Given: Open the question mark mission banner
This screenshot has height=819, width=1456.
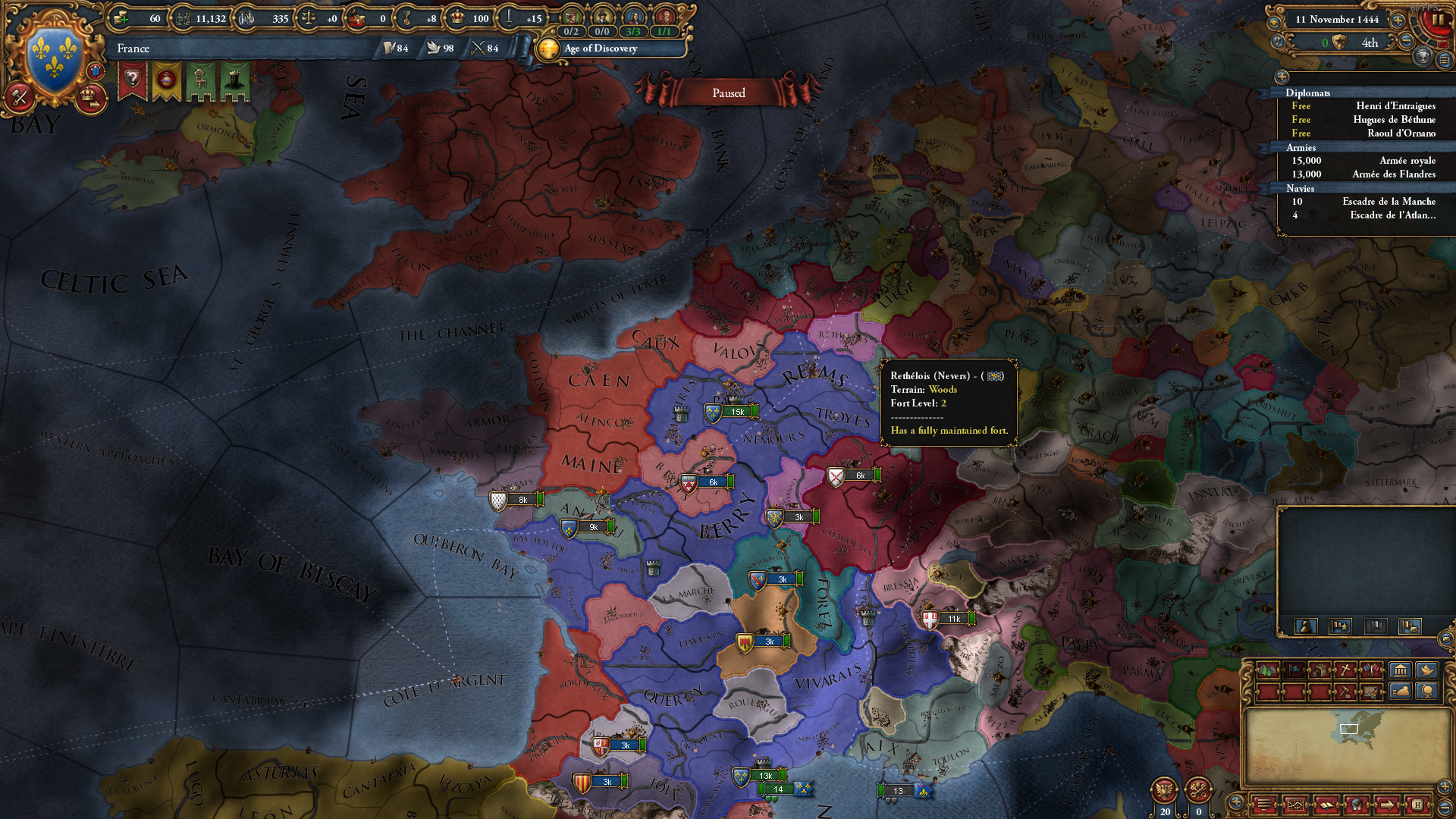Looking at the screenshot, I should (x=132, y=80).
